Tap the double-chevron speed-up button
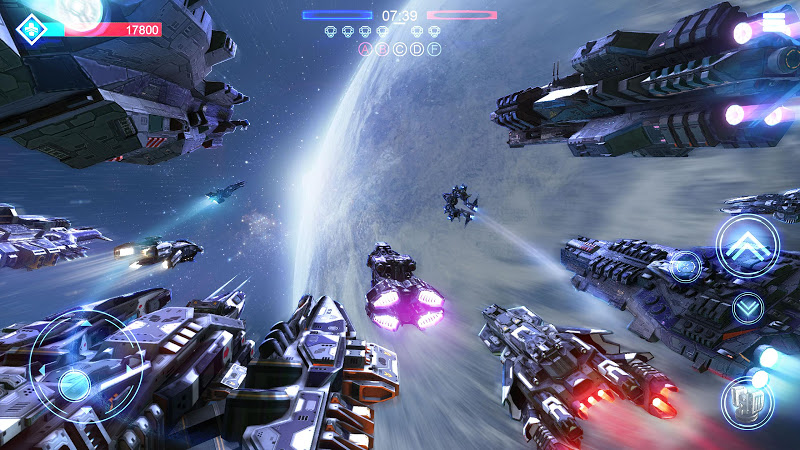This screenshot has width=800, height=450. [x=747, y=246]
